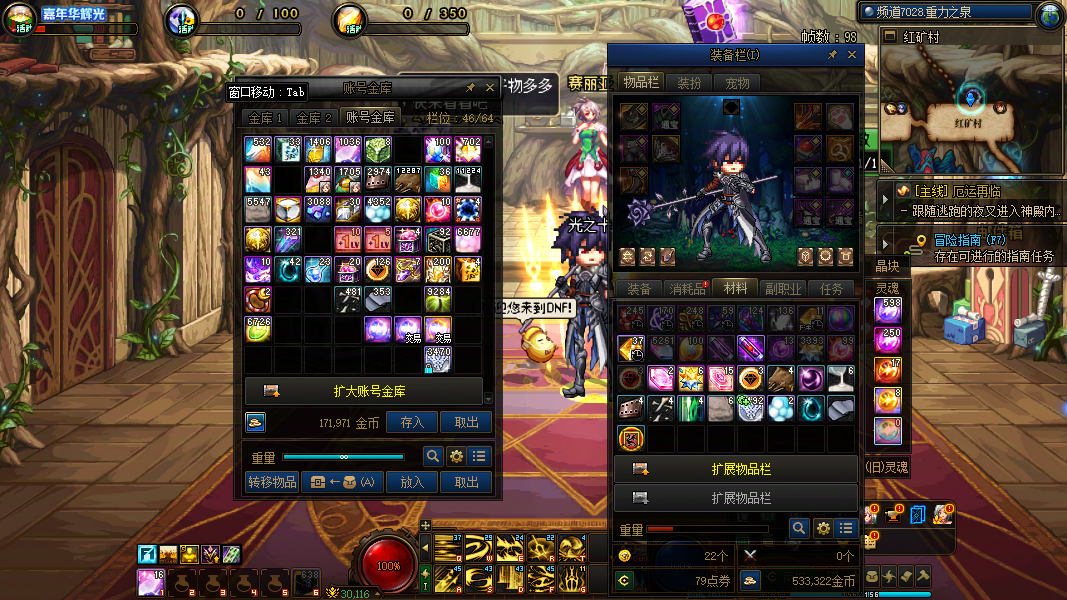Switch to the 金库 2 tab
This screenshot has height=600, width=1067.
coord(314,118)
